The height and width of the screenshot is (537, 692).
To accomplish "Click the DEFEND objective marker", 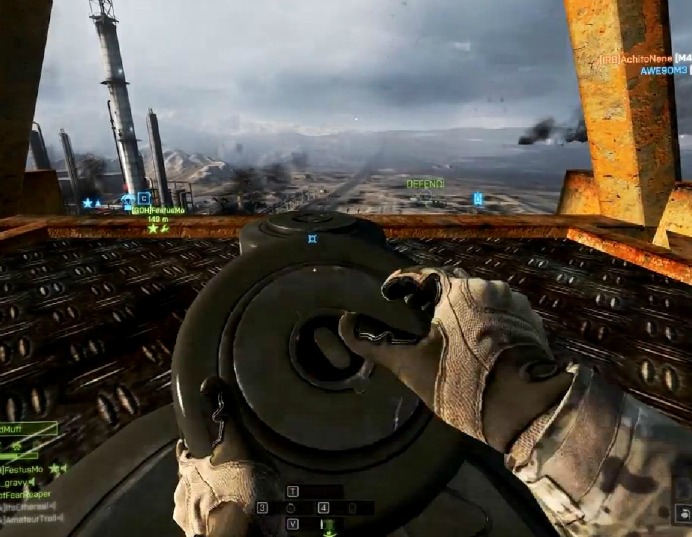I will point(424,184).
